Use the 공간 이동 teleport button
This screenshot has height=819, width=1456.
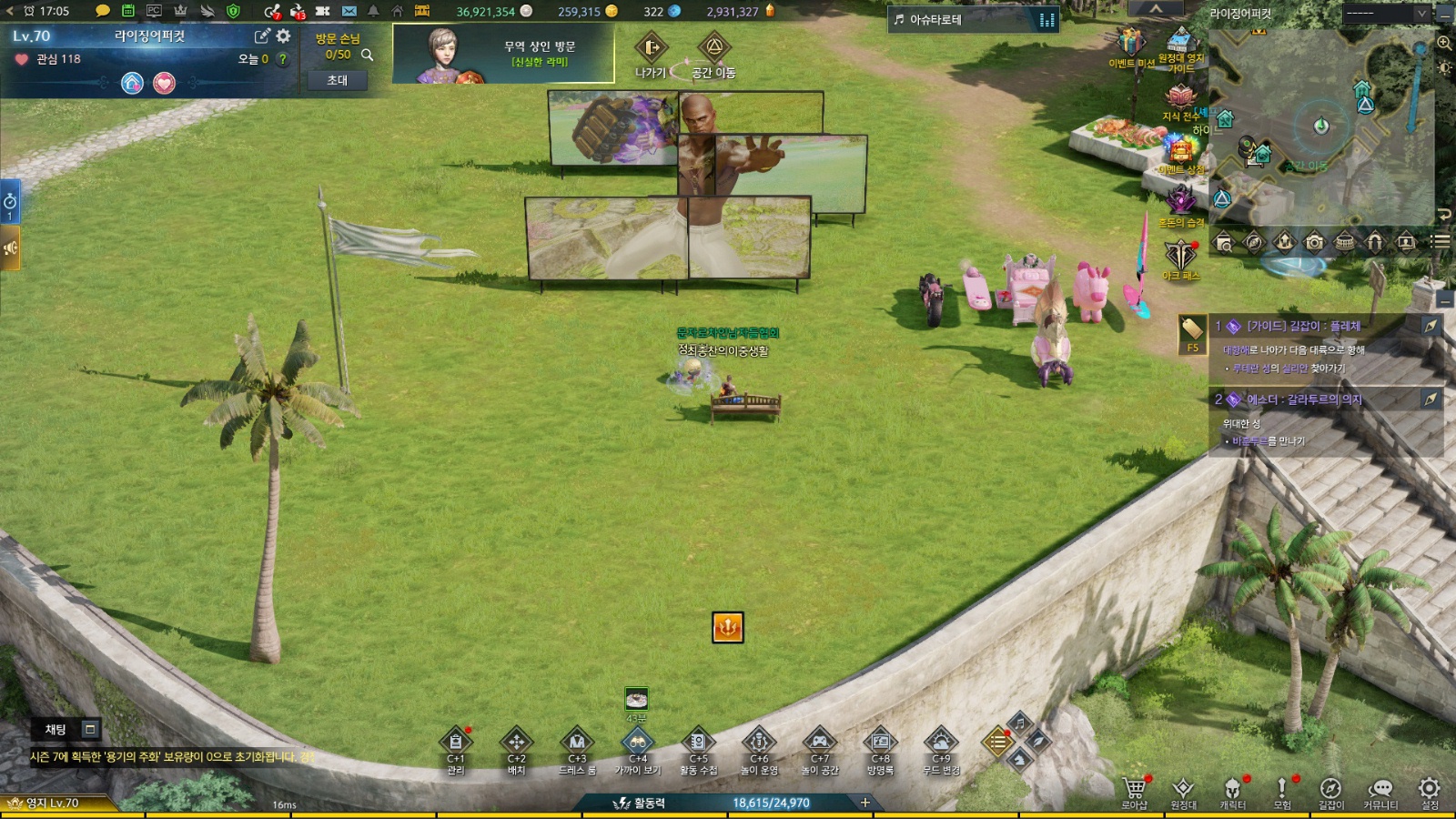(x=713, y=48)
